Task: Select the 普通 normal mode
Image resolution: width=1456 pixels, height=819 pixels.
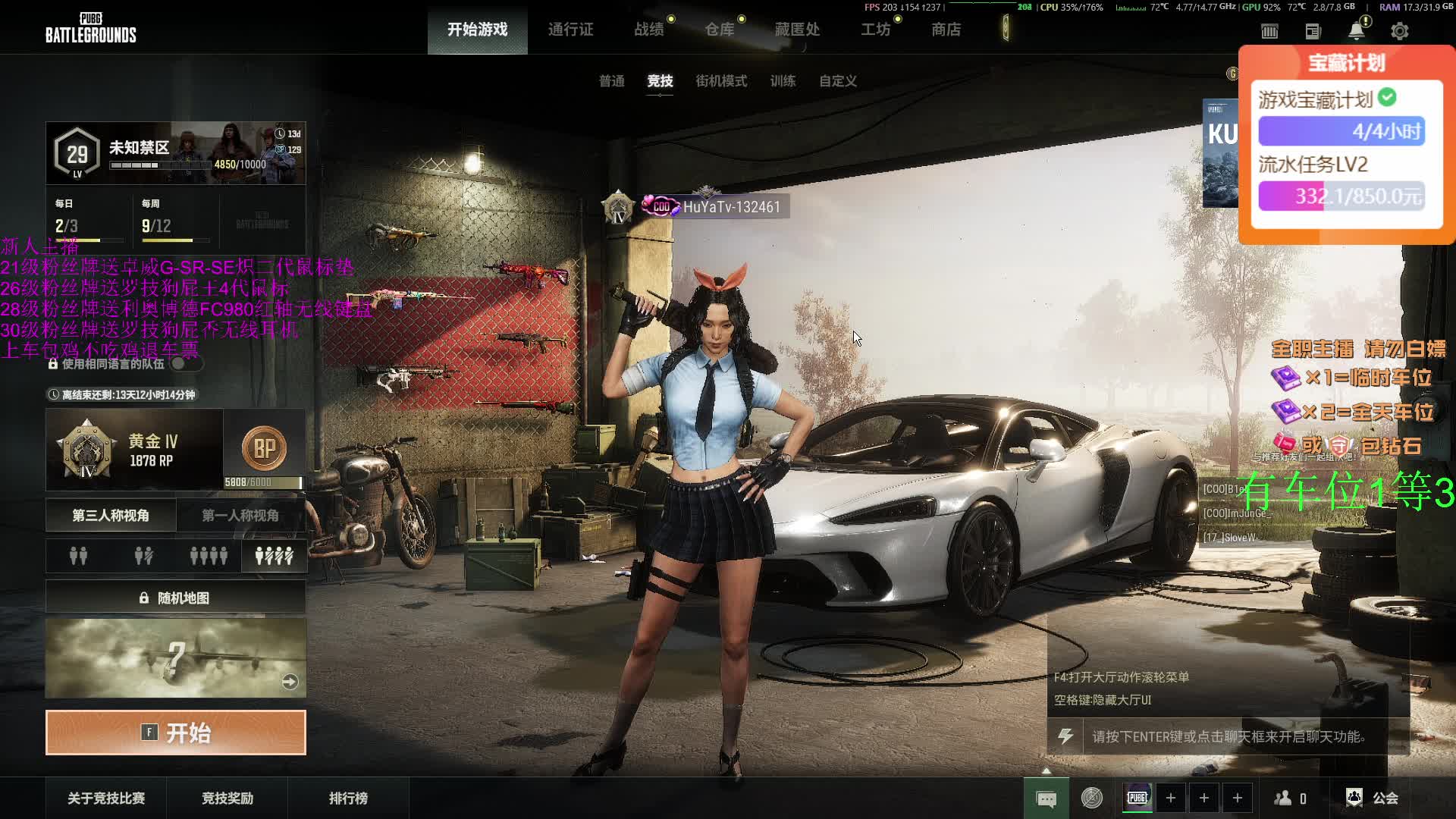Action: (x=611, y=81)
